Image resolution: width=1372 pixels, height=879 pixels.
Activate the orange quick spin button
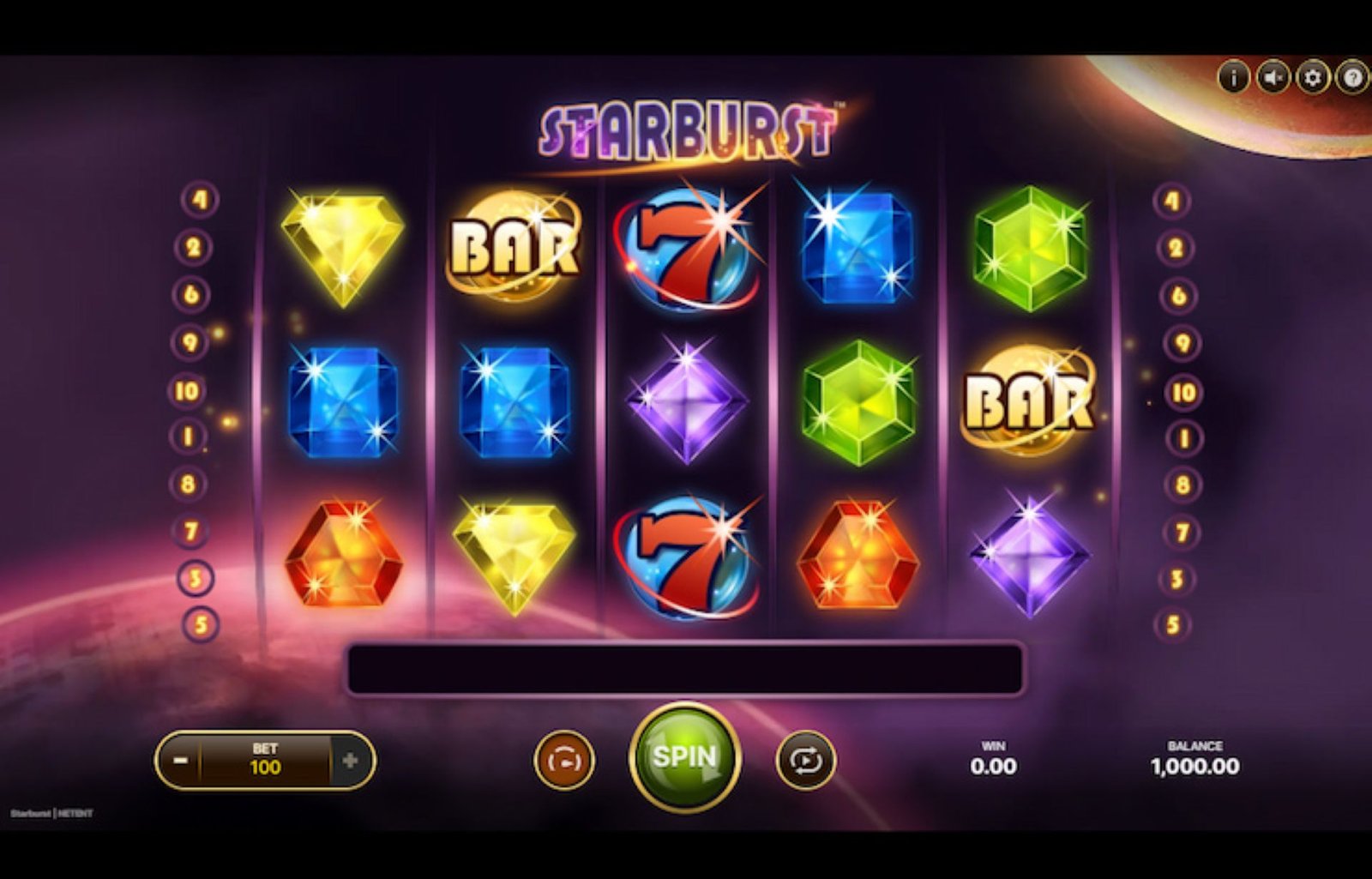click(x=563, y=761)
